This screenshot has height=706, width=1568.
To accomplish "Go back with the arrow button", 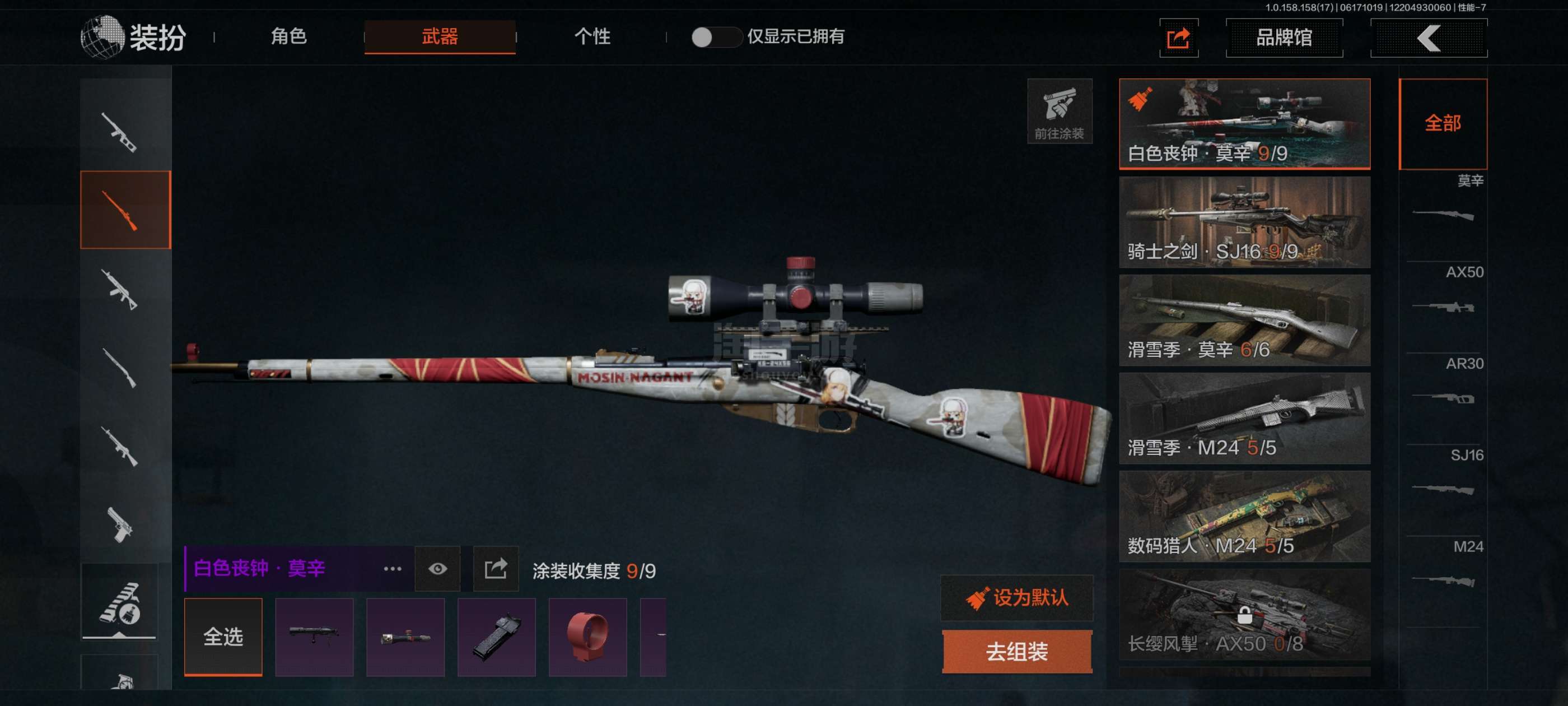I will (x=1428, y=38).
